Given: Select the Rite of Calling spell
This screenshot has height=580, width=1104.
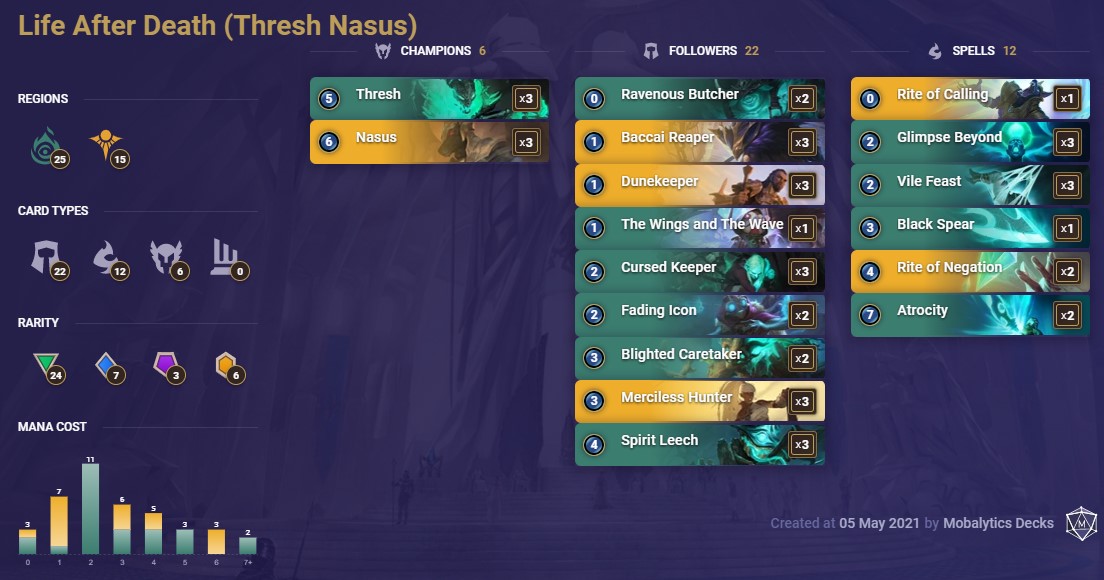Looking at the screenshot, I should pos(970,98).
